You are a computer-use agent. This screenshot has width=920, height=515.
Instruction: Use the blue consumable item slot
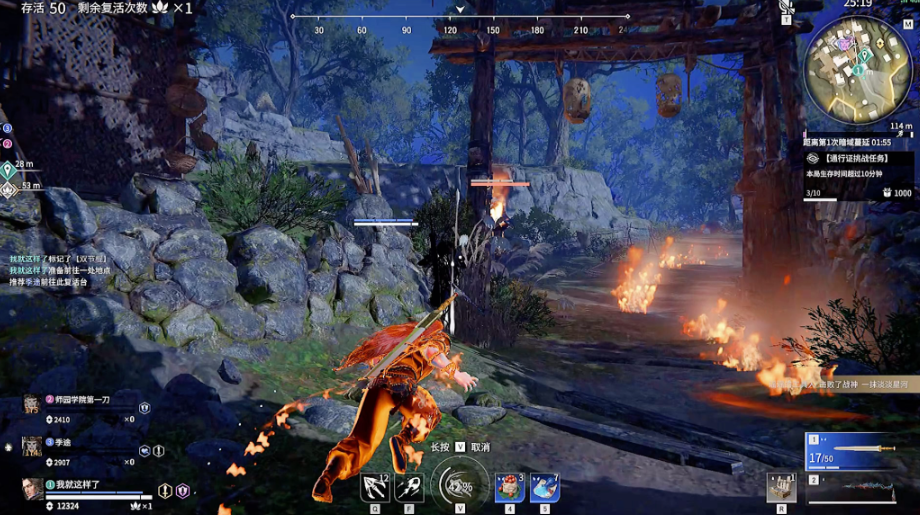(544, 487)
